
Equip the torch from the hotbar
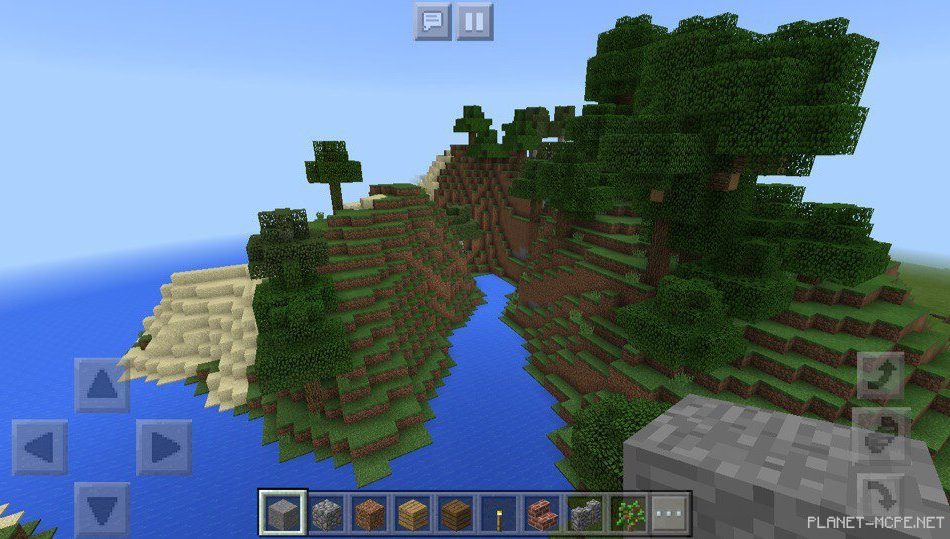tap(499, 514)
